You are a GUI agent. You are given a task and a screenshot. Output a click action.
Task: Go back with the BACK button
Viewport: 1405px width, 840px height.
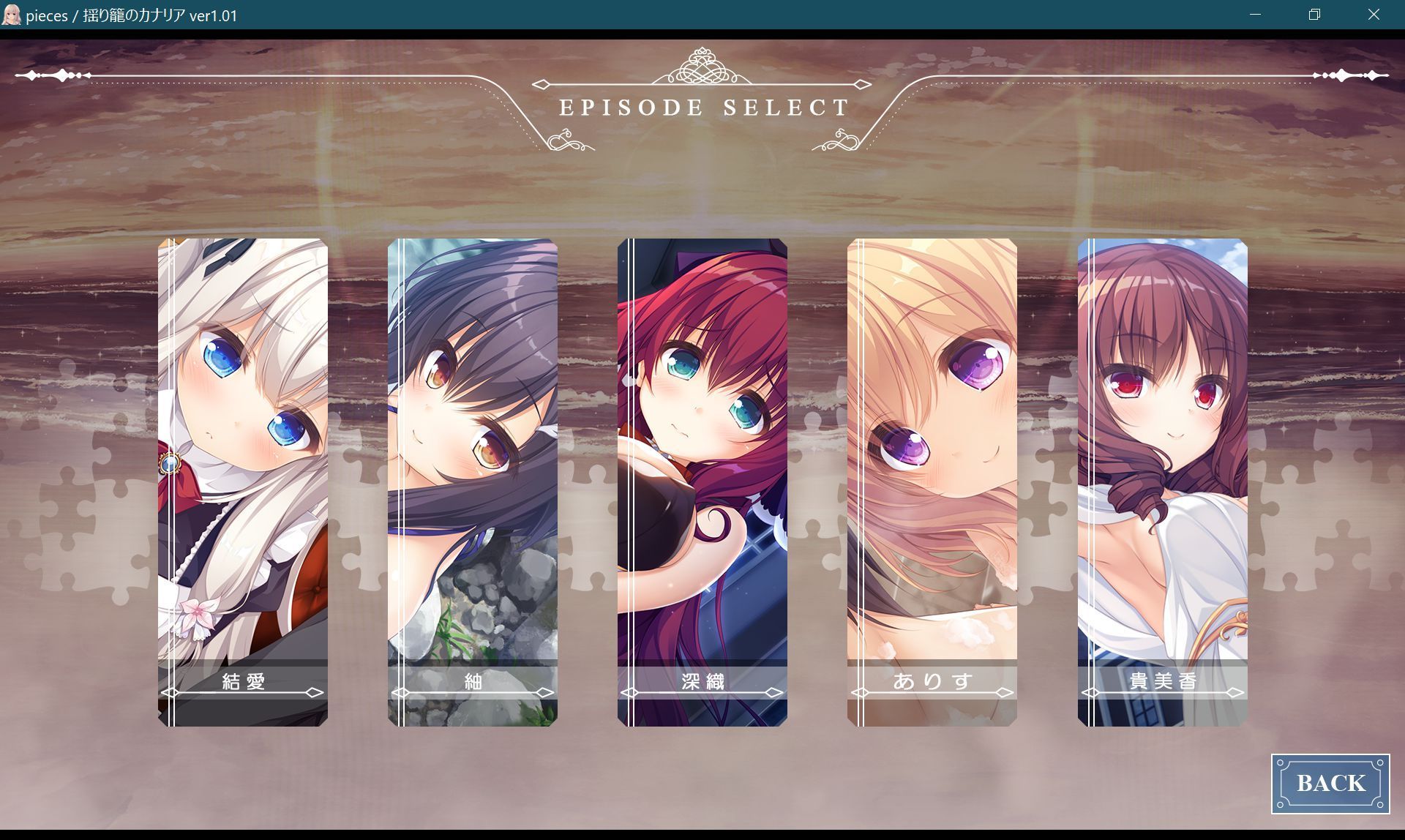pos(1330,784)
